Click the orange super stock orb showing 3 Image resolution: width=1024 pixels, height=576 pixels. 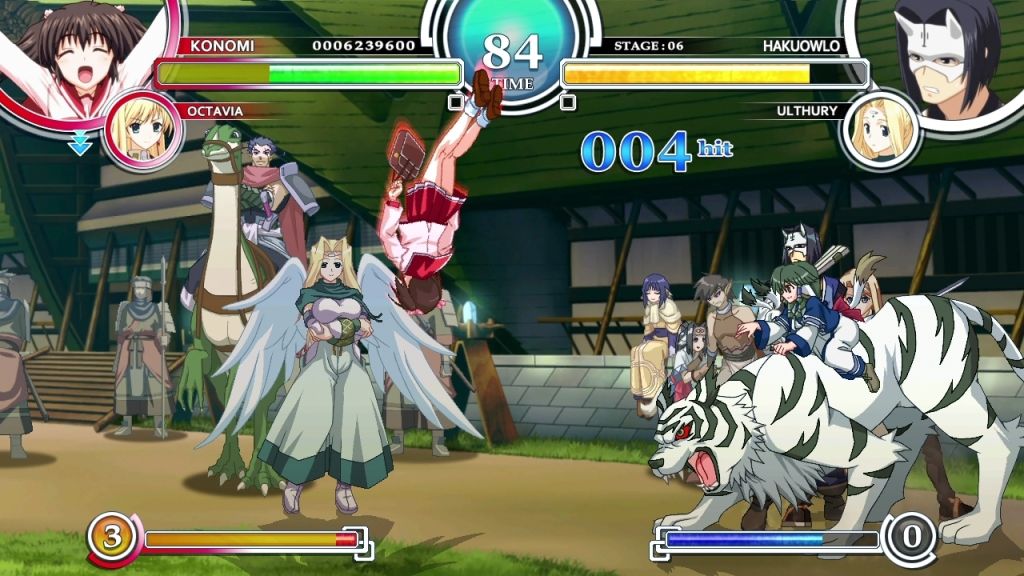111,538
